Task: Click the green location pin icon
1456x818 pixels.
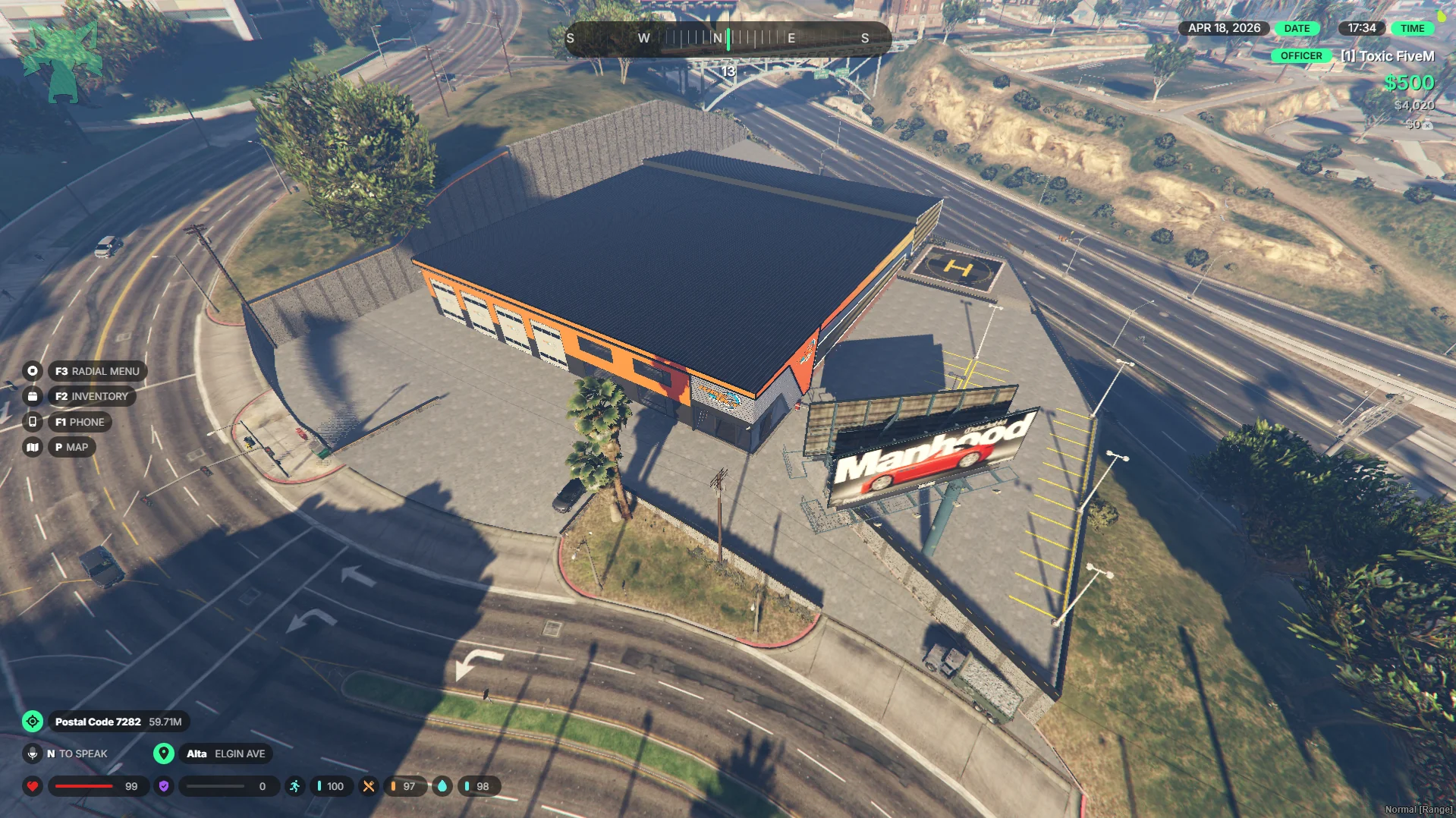Action: coord(163,754)
